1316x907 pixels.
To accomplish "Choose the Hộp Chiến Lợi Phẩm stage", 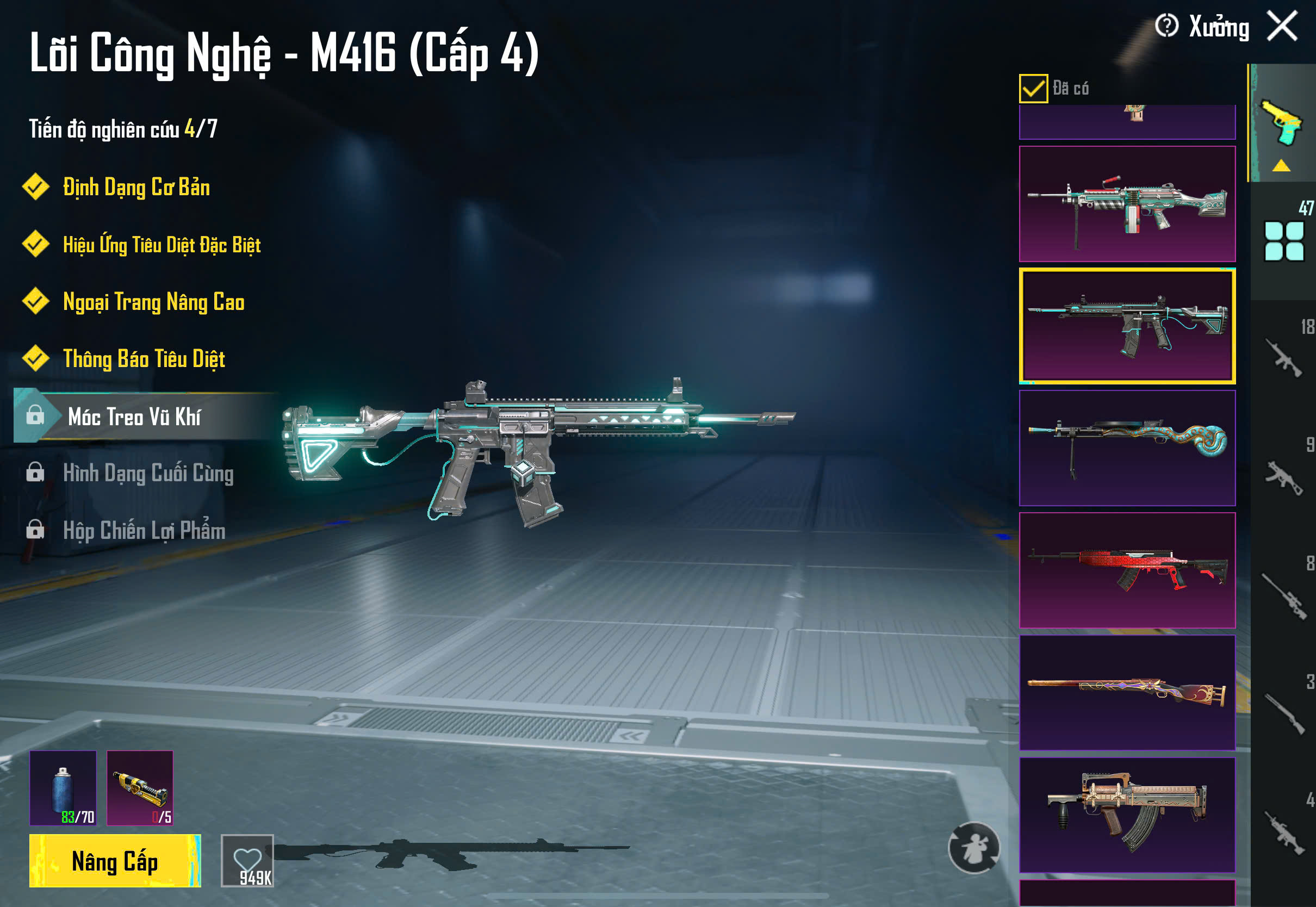I will [144, 530].
